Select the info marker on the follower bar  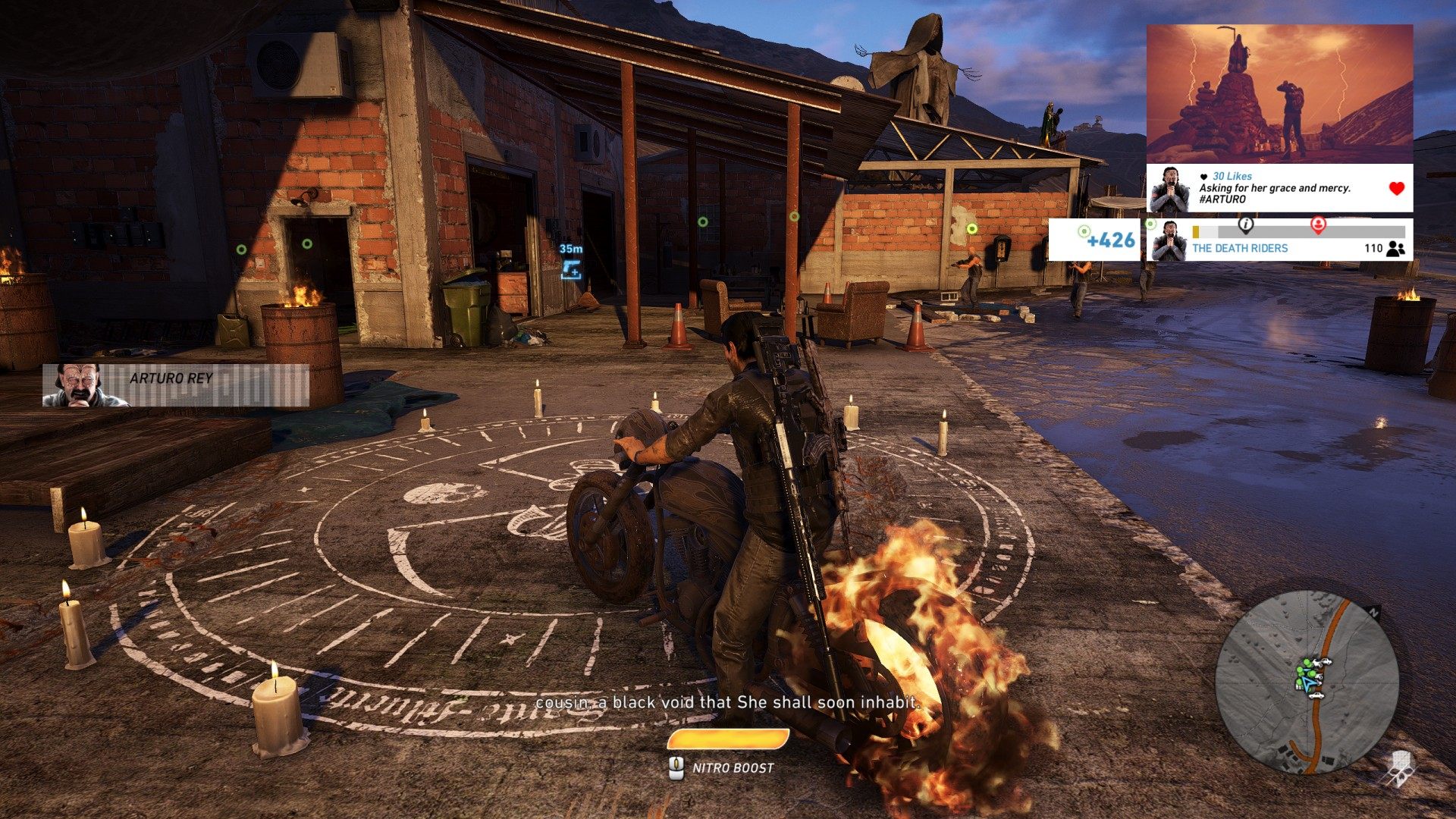(x=1245, y=224)
